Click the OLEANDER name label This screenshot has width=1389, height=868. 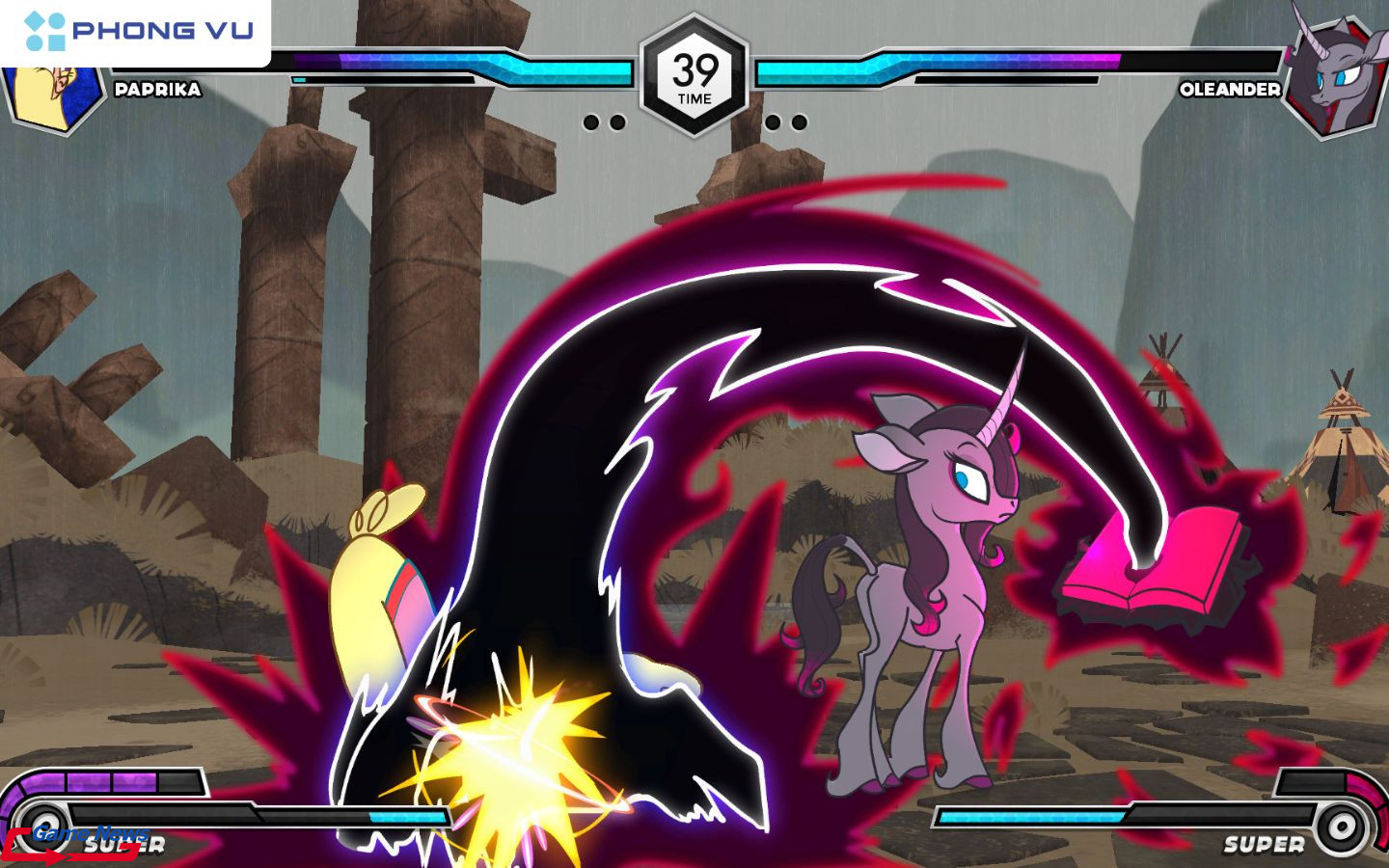[1230, 91]
